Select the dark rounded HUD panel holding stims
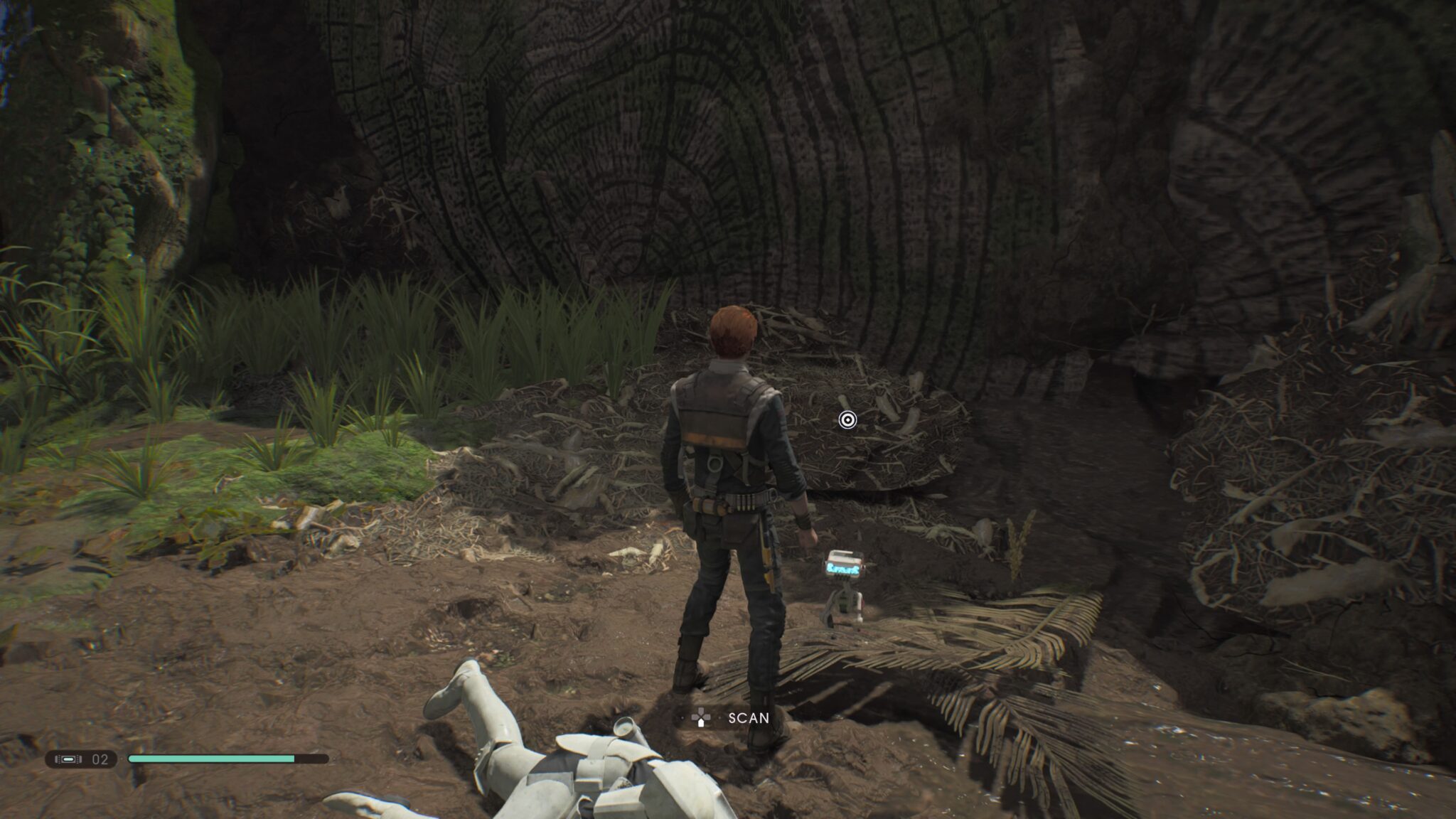Image resolution: width=1456 pixels, height=819 pixels. [82, 758]
